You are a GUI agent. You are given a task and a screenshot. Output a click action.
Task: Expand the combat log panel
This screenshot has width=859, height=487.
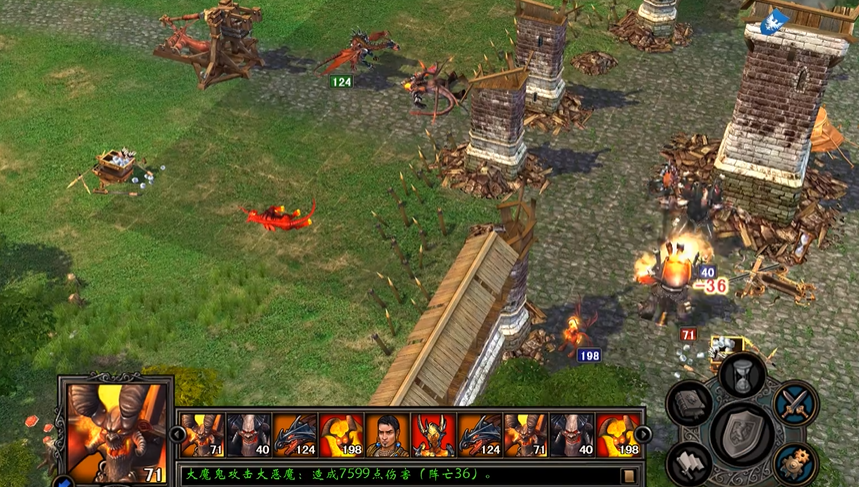630,475
